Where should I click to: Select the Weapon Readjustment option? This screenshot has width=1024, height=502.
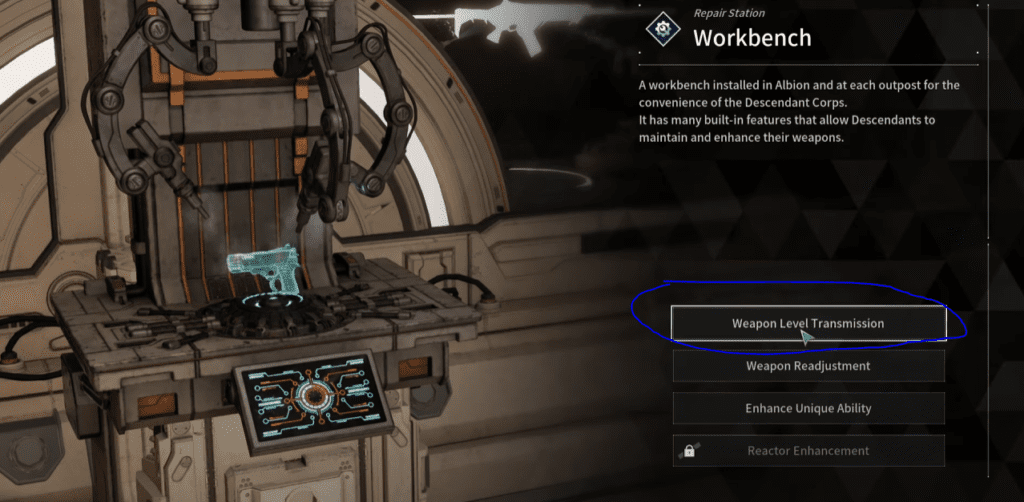point(808,366)
